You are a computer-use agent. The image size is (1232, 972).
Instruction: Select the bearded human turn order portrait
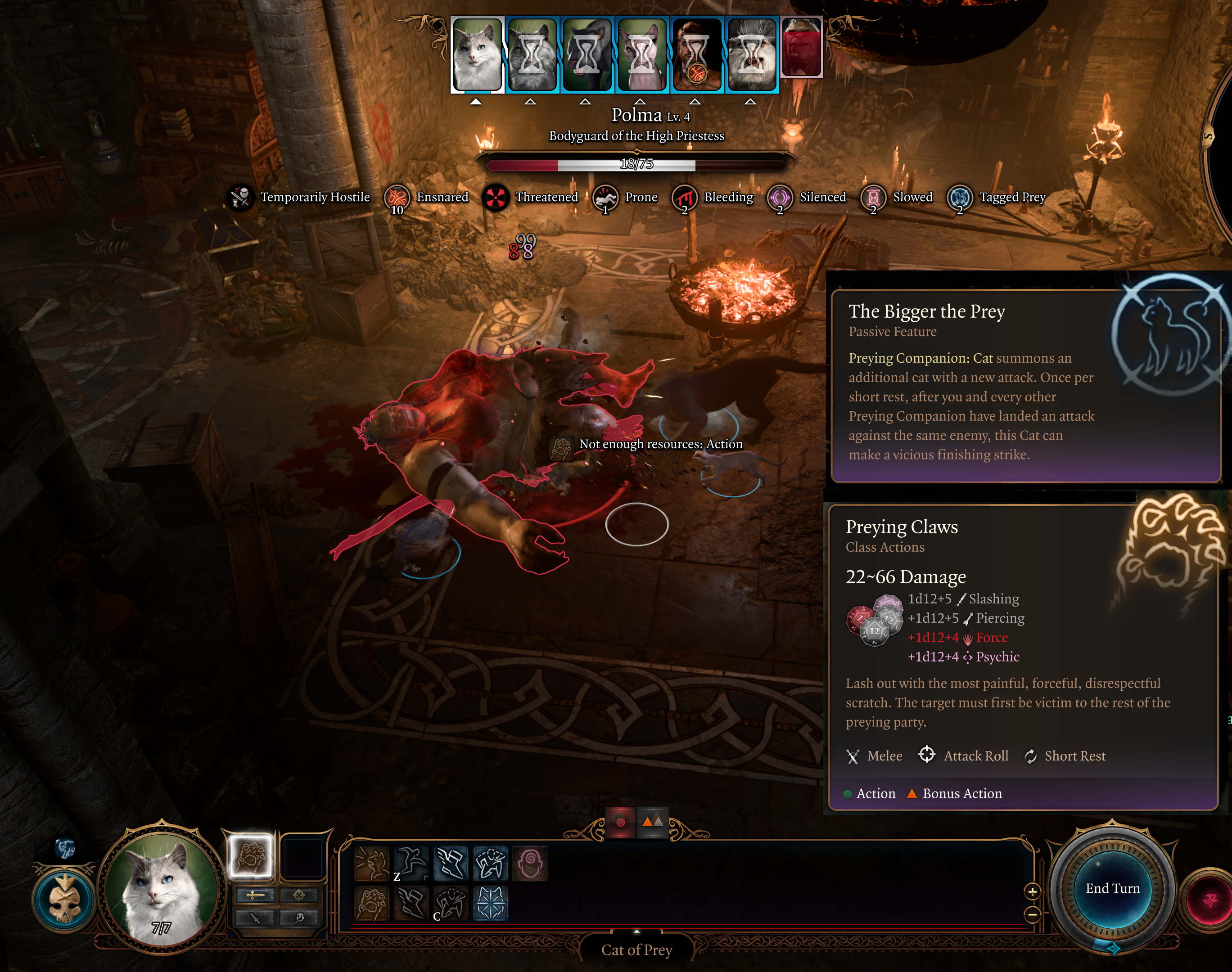tap(696, 54)
